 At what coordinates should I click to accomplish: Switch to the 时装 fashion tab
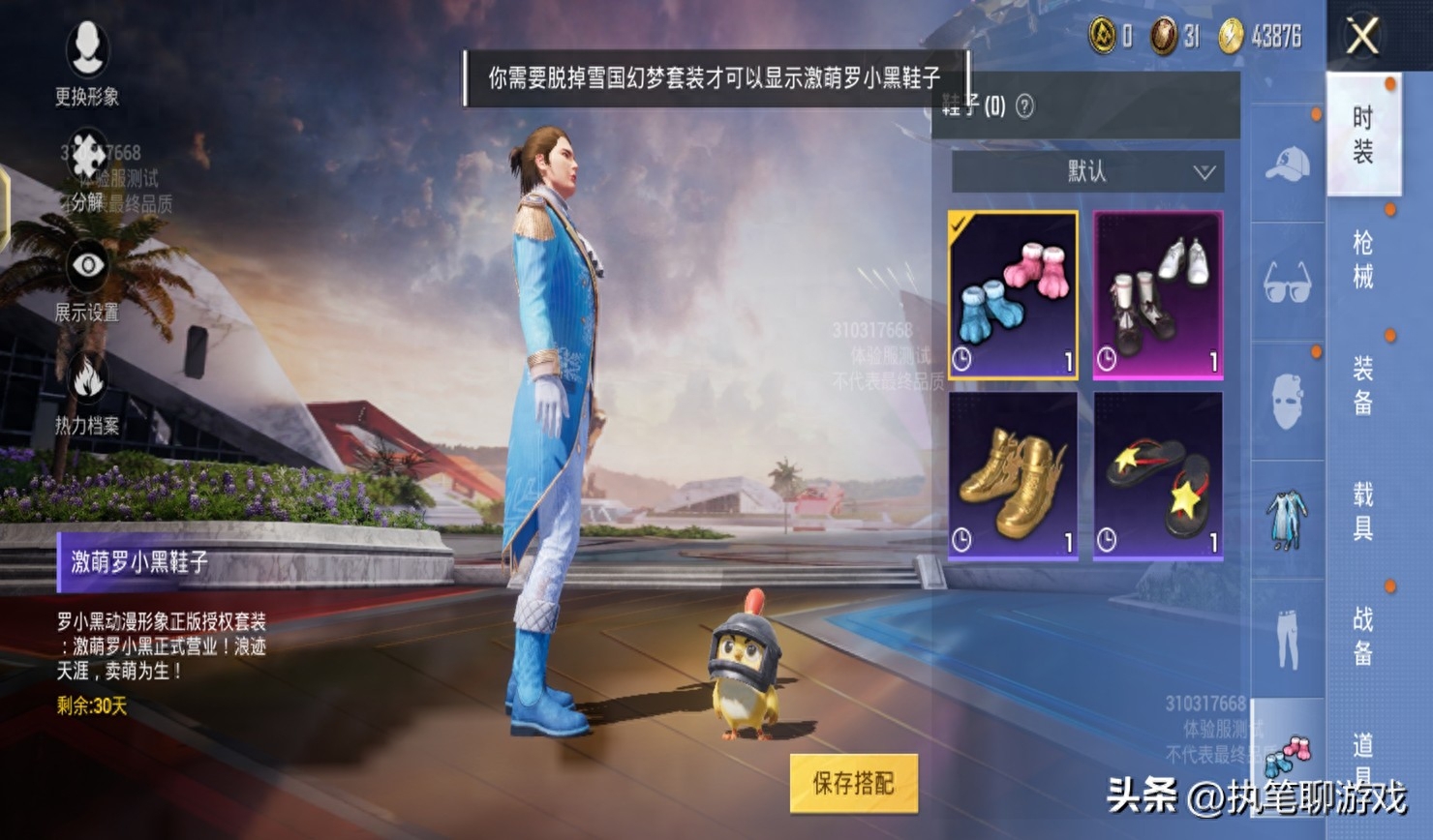1362,135
